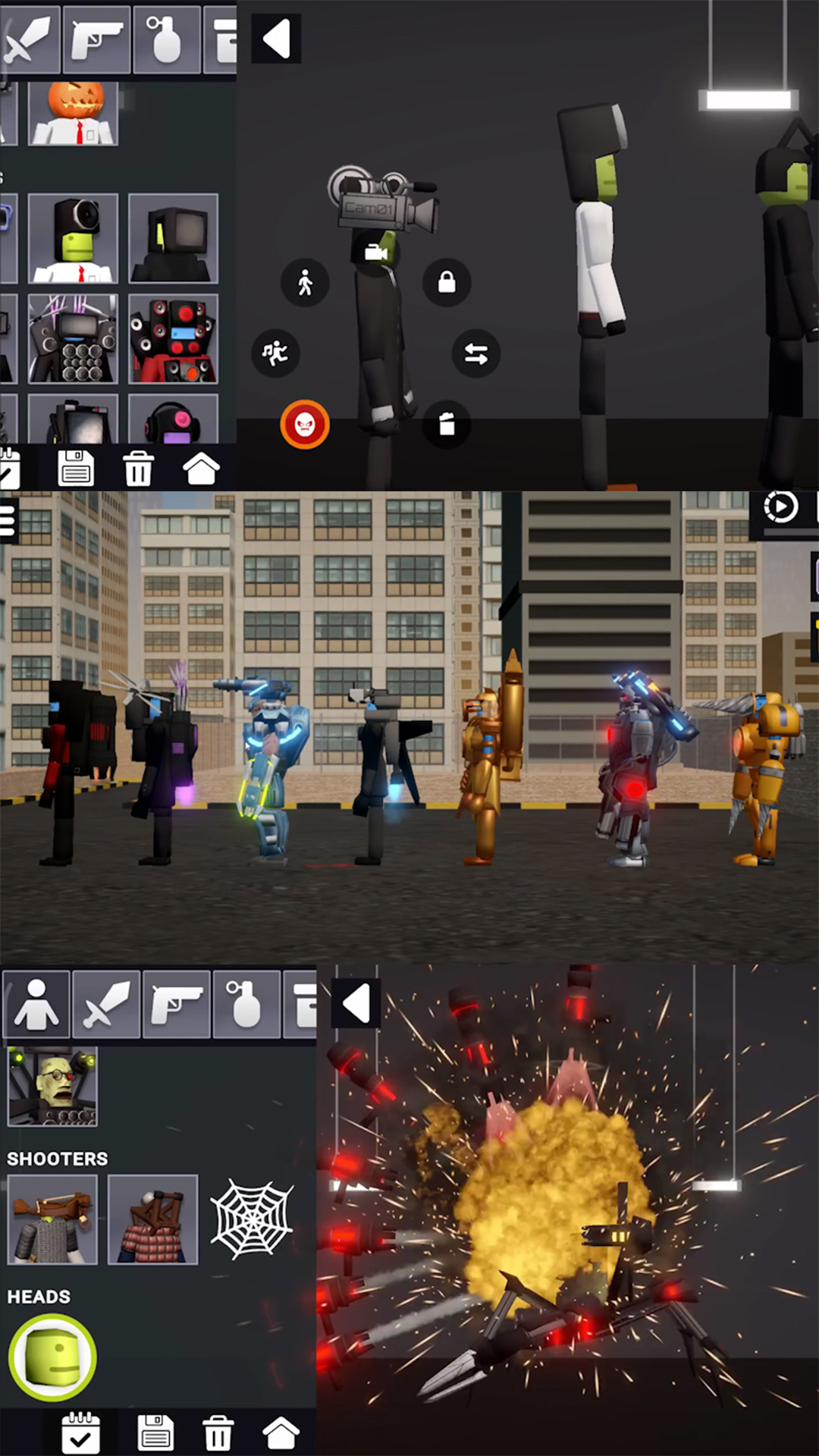Viewport: 819px width, 1456px height.
Task: Tap the red angry face button
Action: click(305, 425)
